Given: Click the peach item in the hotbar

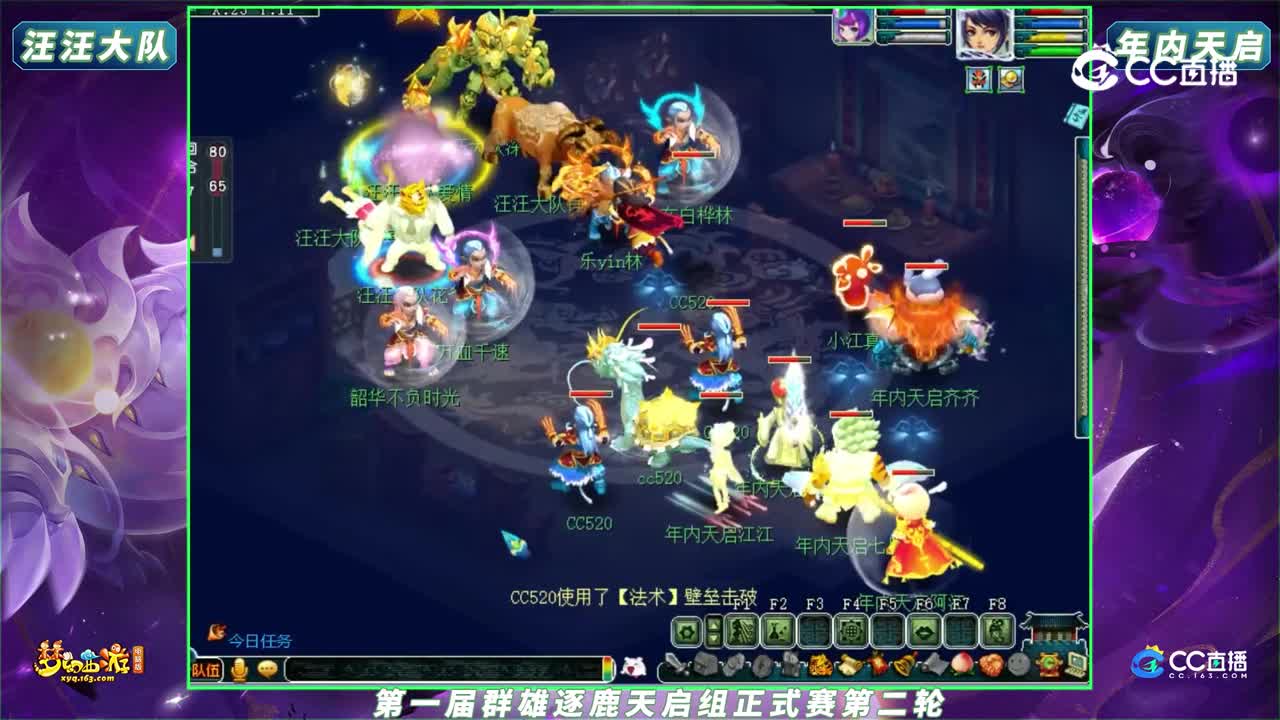Looking at the screenshot, I should click(x=961, y=664).
